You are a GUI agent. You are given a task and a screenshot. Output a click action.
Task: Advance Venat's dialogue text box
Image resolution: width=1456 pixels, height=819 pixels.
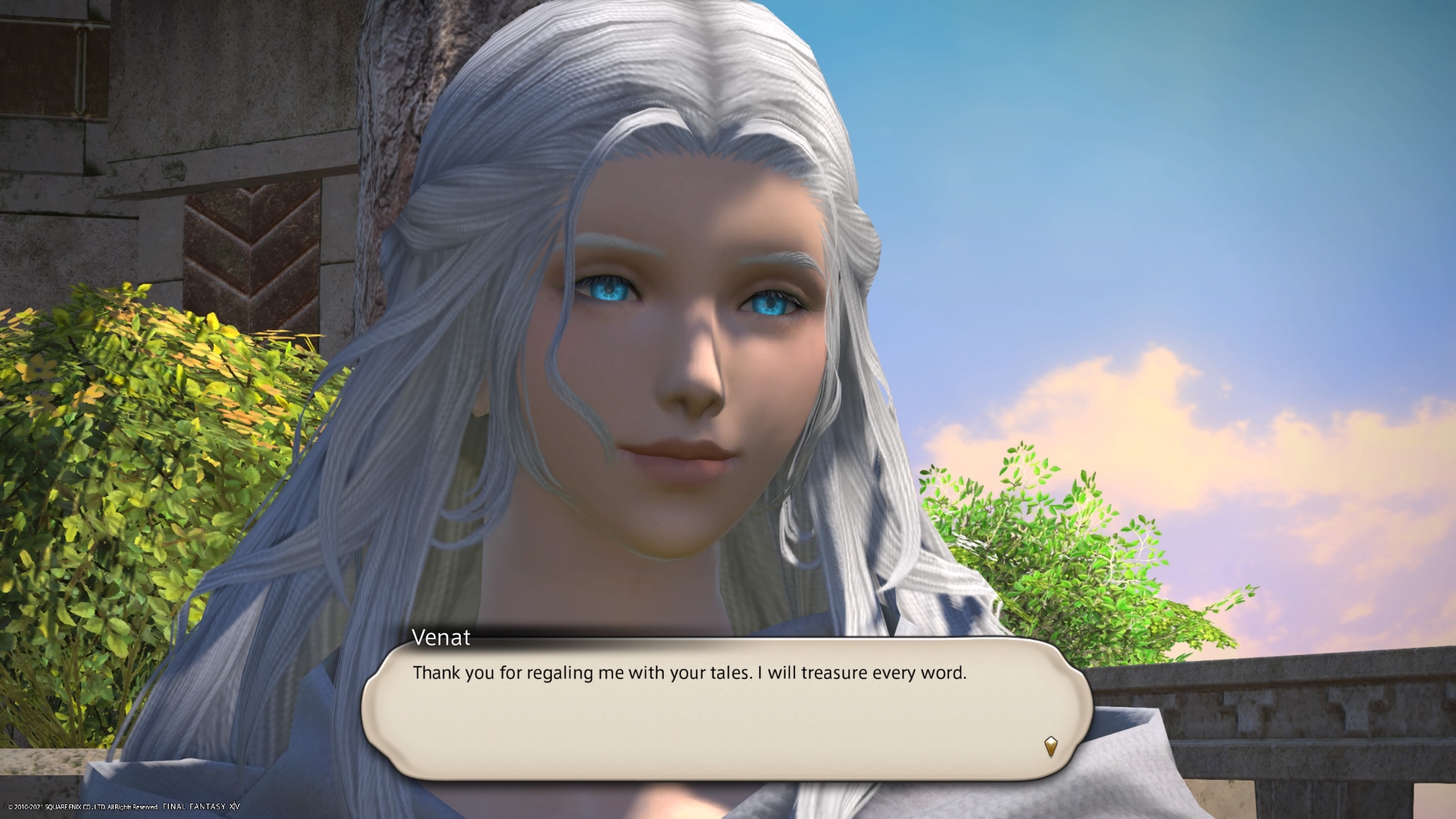coord(725,708)
